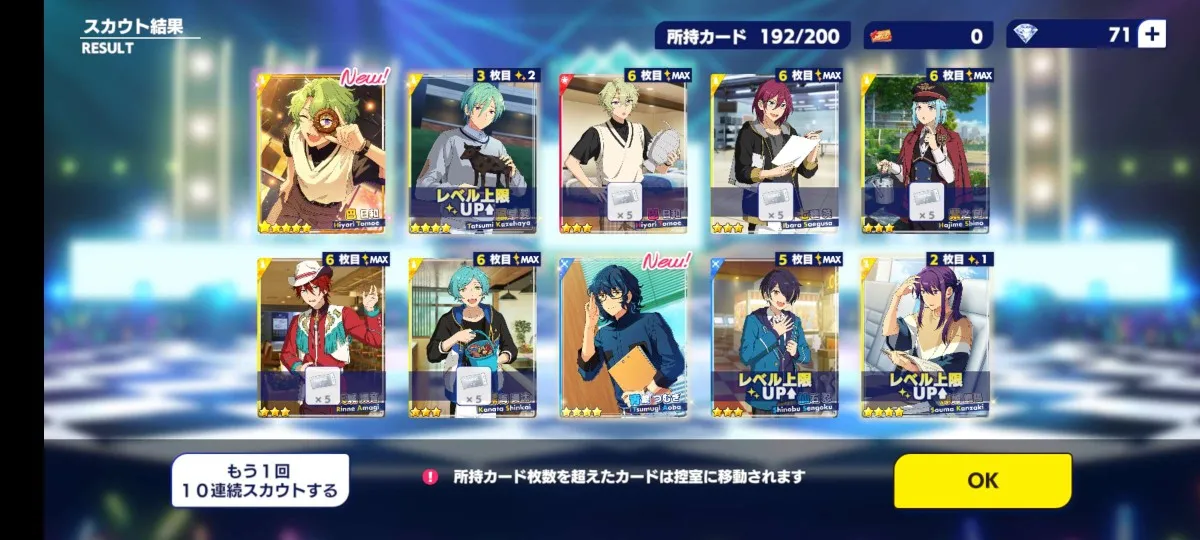1200x540 pixels.
Task: Select the new five-star Hiyori Tomoe card
Action: 322,153
